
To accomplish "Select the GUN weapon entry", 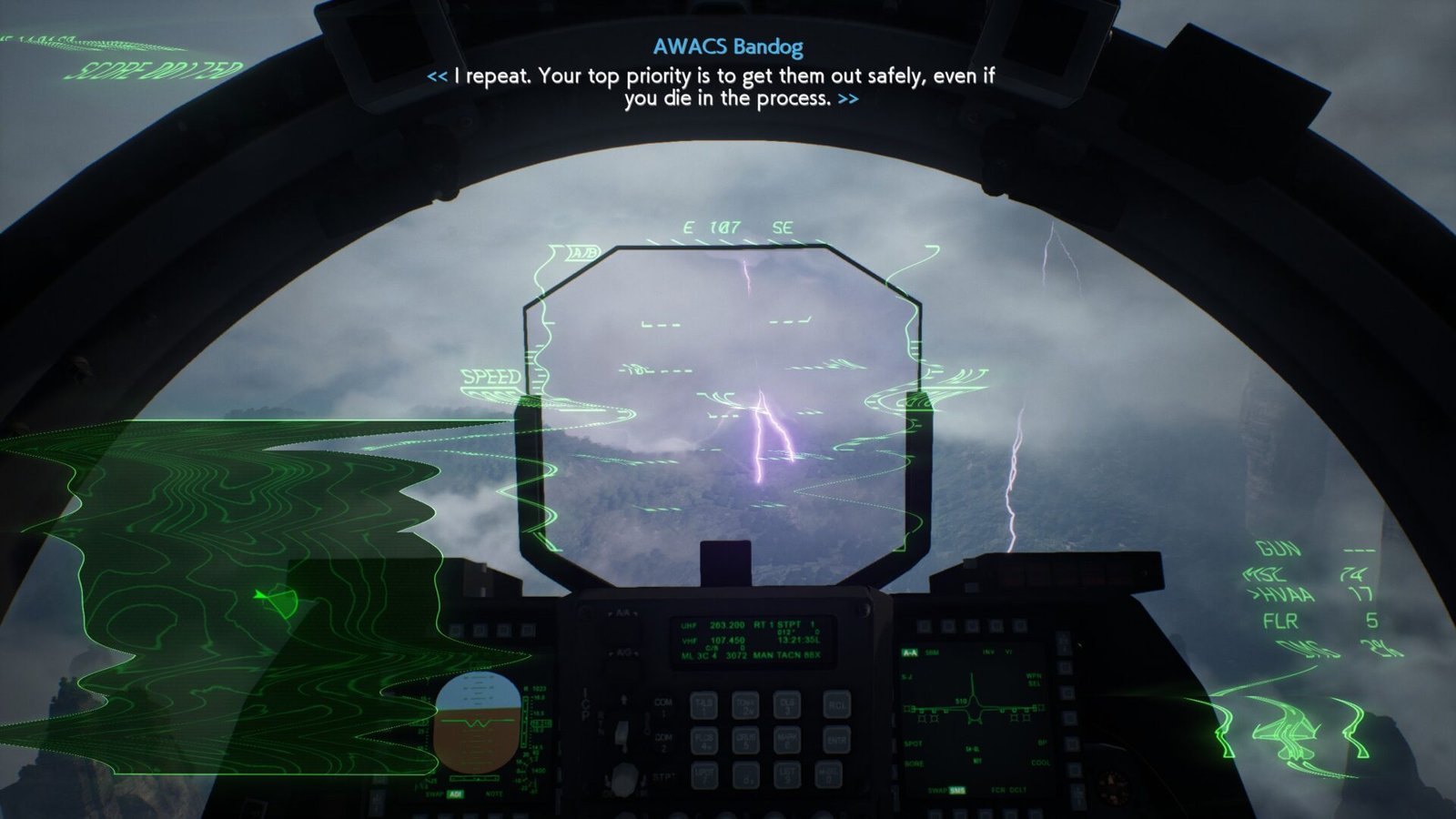I will [x=1279, y=549].
